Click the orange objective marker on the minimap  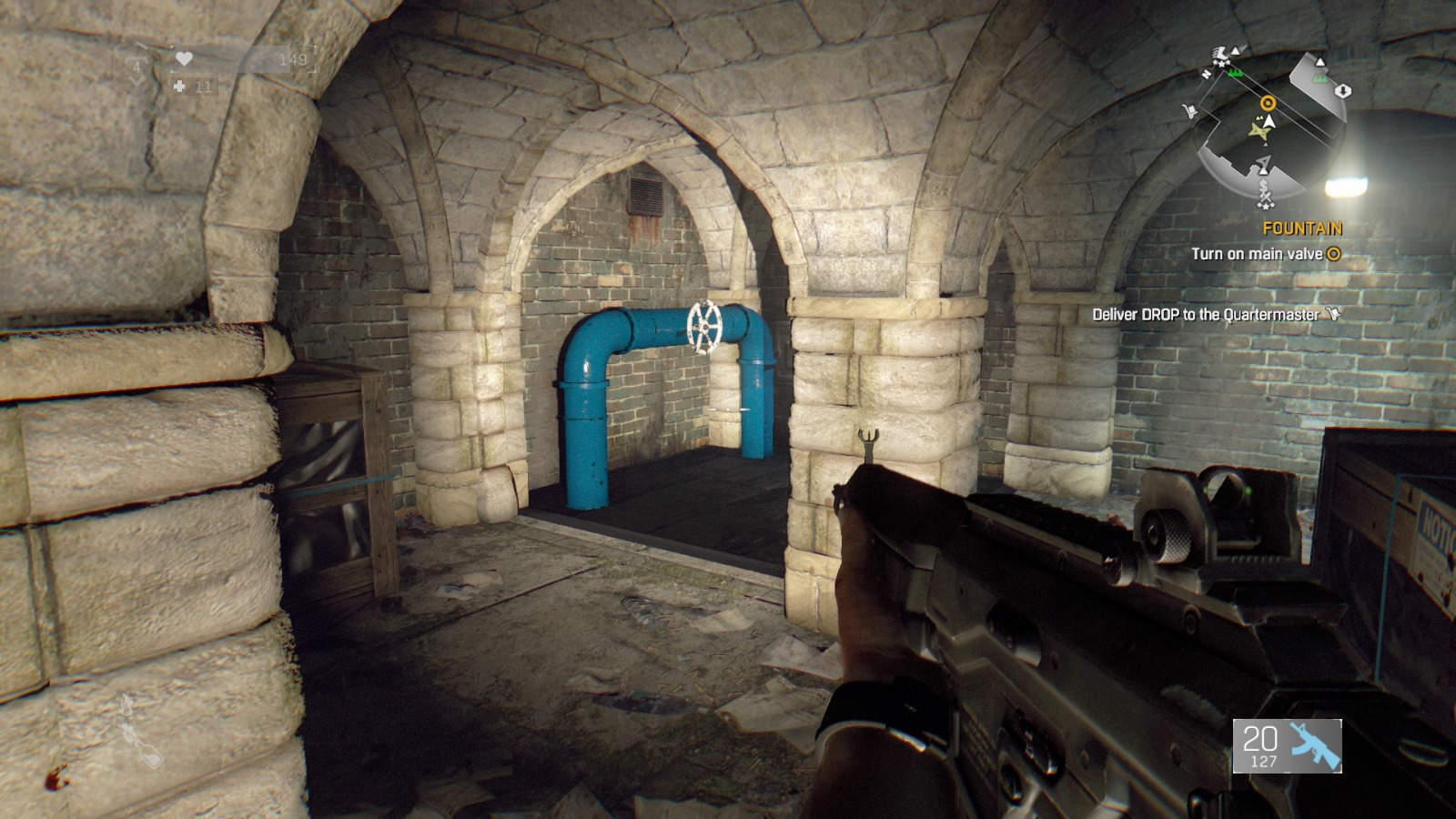[x=1268, y=102]
